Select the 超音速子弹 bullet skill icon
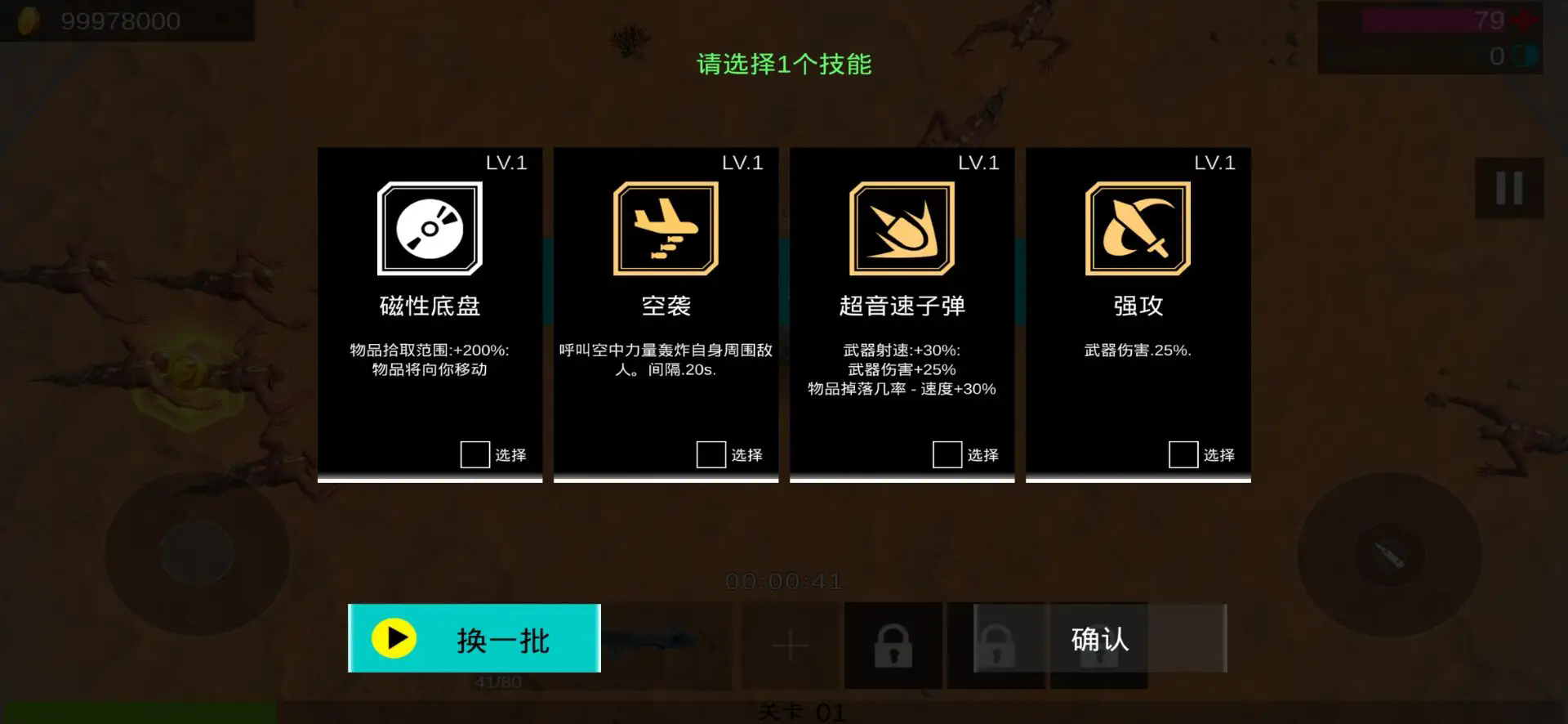The height and width of the screenshot is (724, 1568). (902, 230)
